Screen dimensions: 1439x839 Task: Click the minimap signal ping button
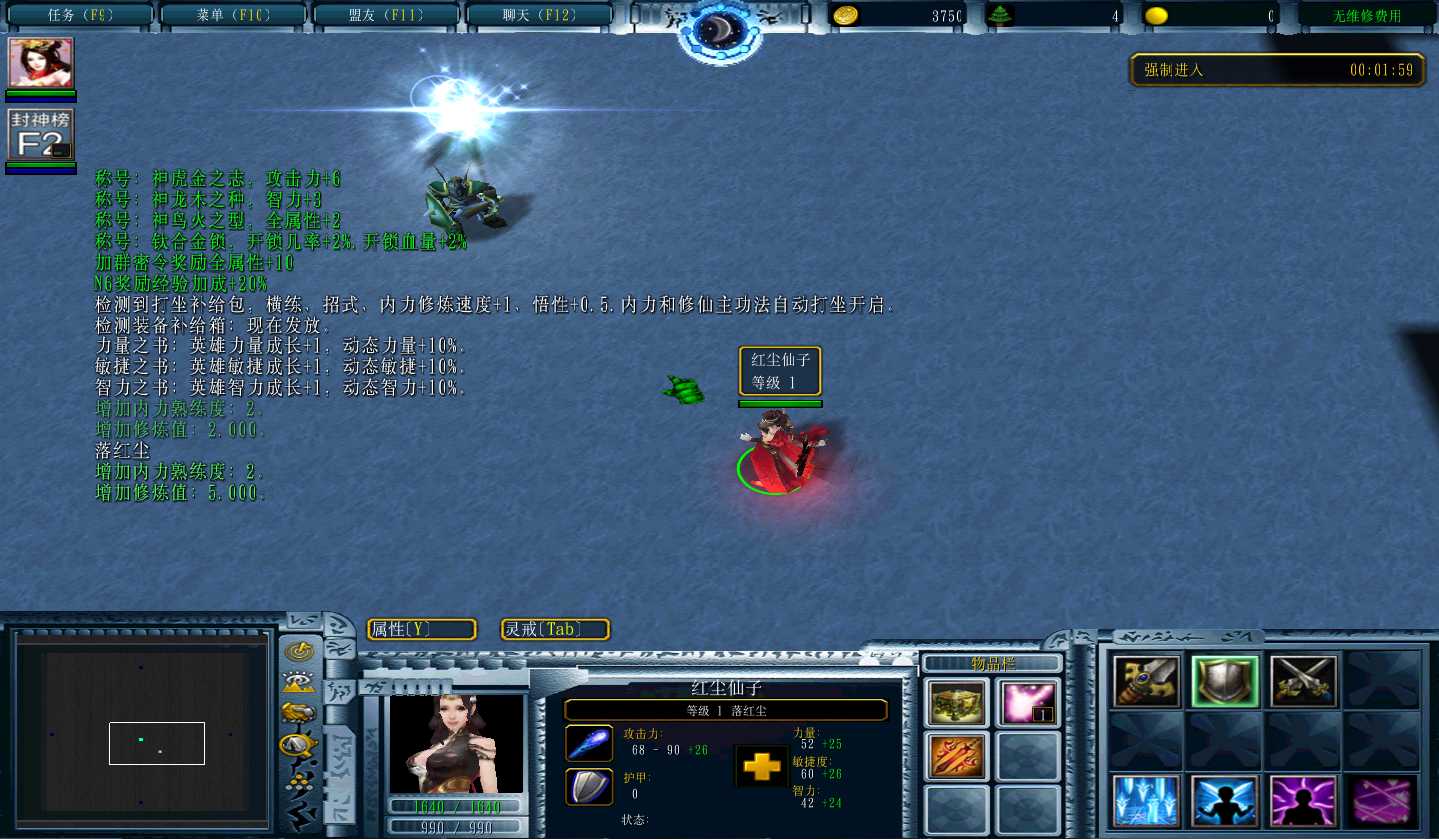pos(298,651)
